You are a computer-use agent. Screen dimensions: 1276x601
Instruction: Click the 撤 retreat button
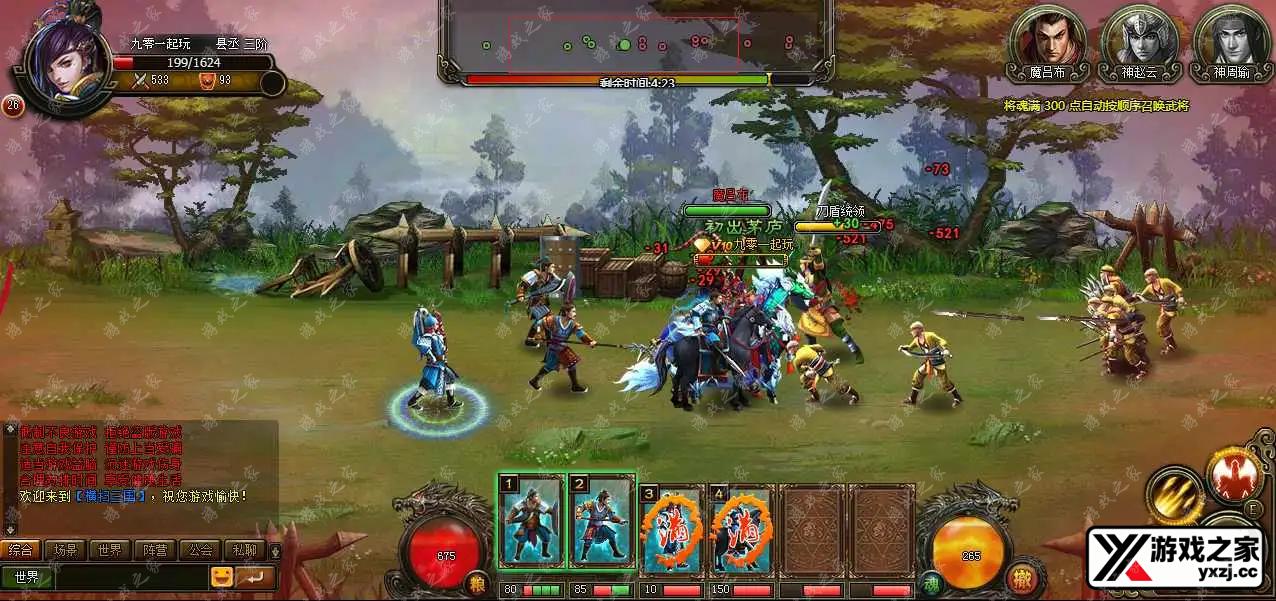pos(1020,580)
